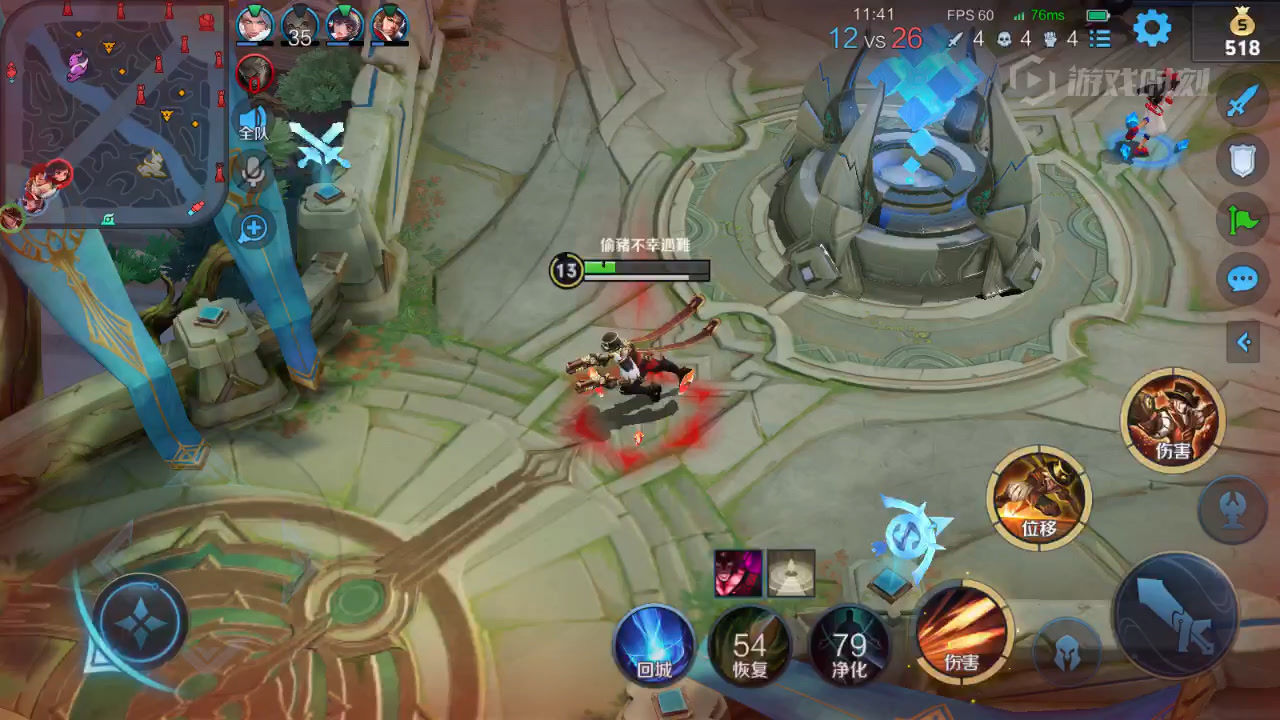This screenshot has height=720, width=1280.
Task: Open the settings gear icon
Action: pos(1152,29)
